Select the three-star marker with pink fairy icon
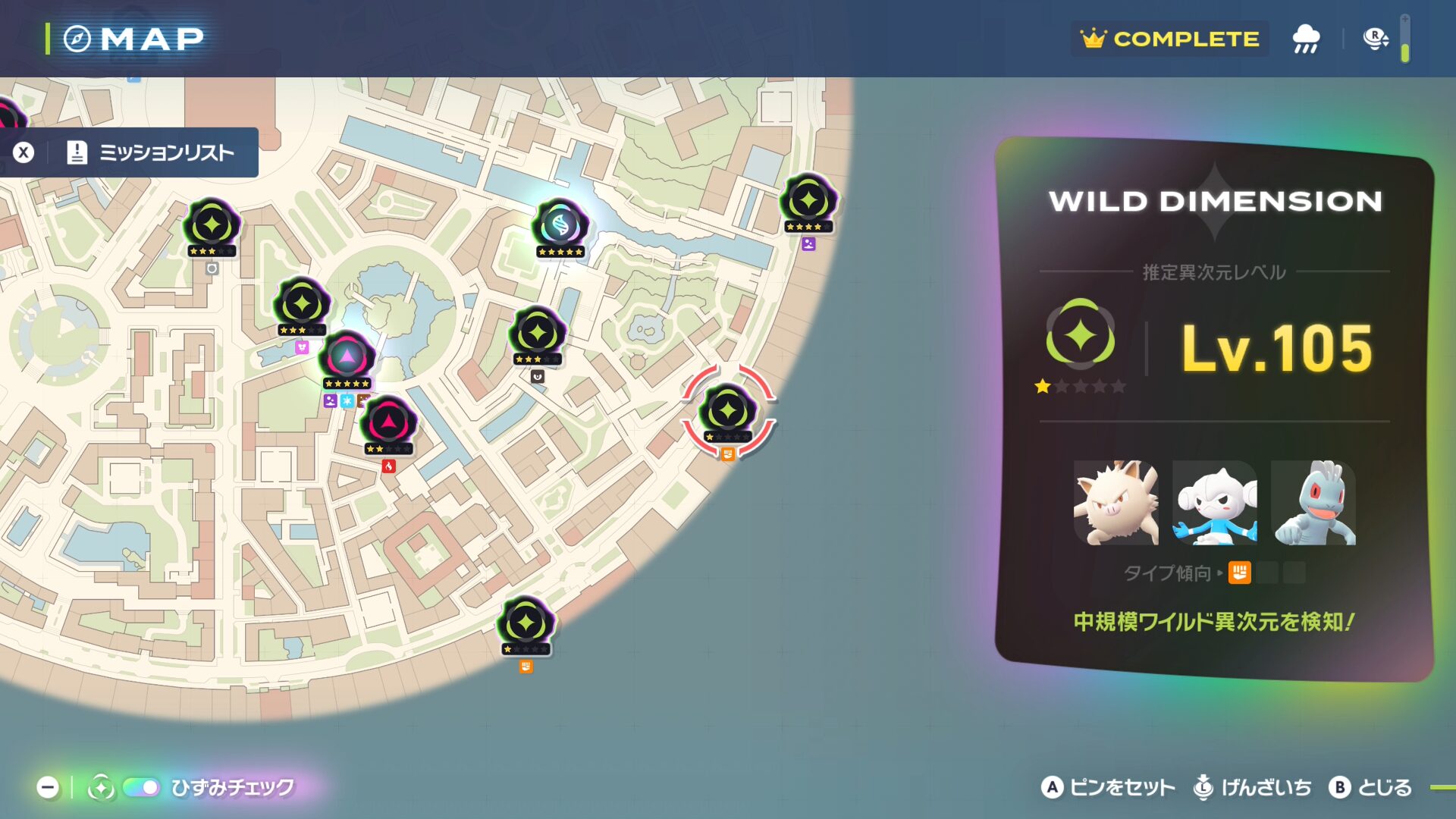 tap(302, 304)
